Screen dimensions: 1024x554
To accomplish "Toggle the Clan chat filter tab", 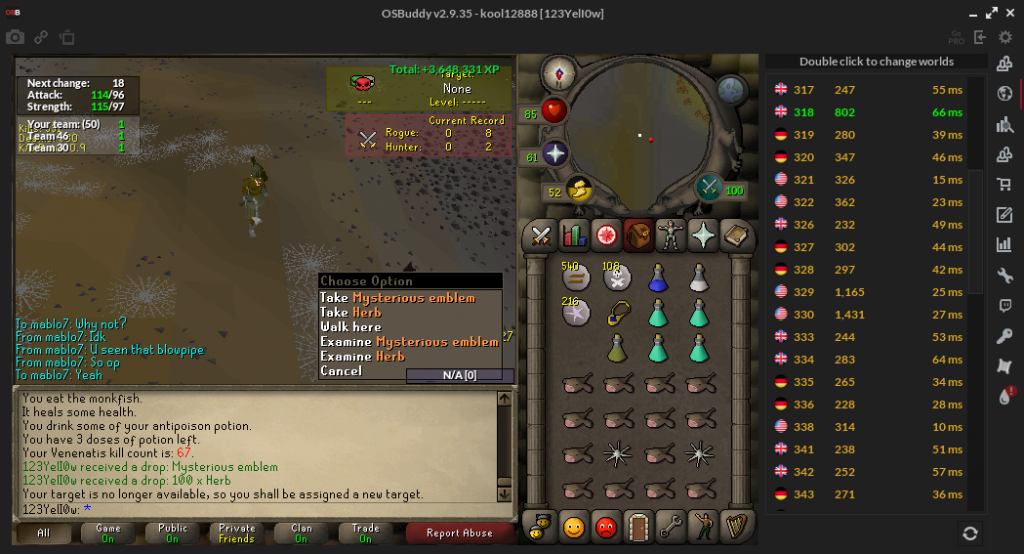I will (301, 533).
